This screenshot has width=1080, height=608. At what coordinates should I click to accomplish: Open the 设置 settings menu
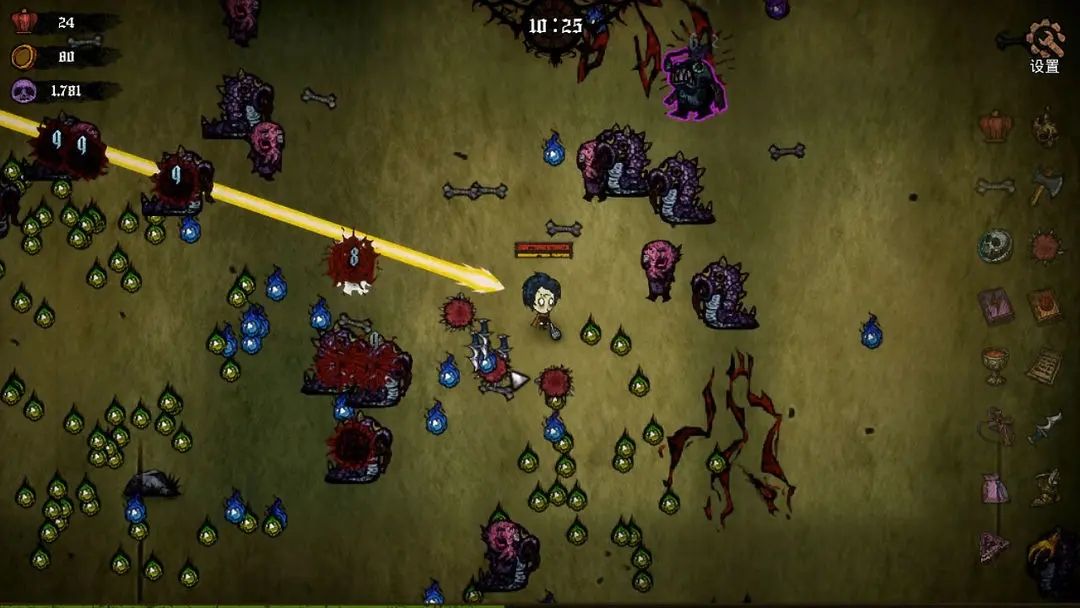click(x=1045, y=47)
